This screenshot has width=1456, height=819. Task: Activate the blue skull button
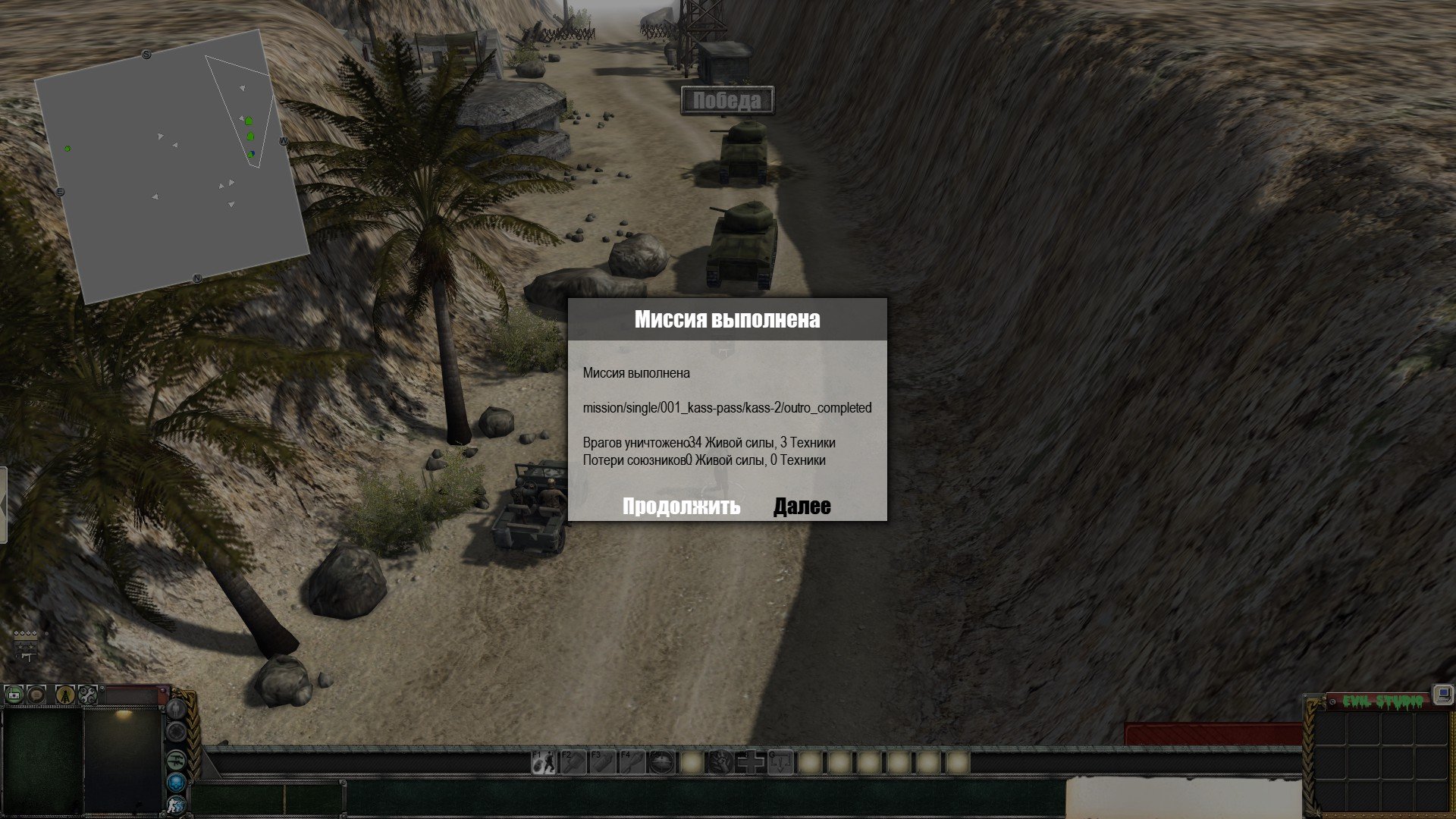[176, 782]
